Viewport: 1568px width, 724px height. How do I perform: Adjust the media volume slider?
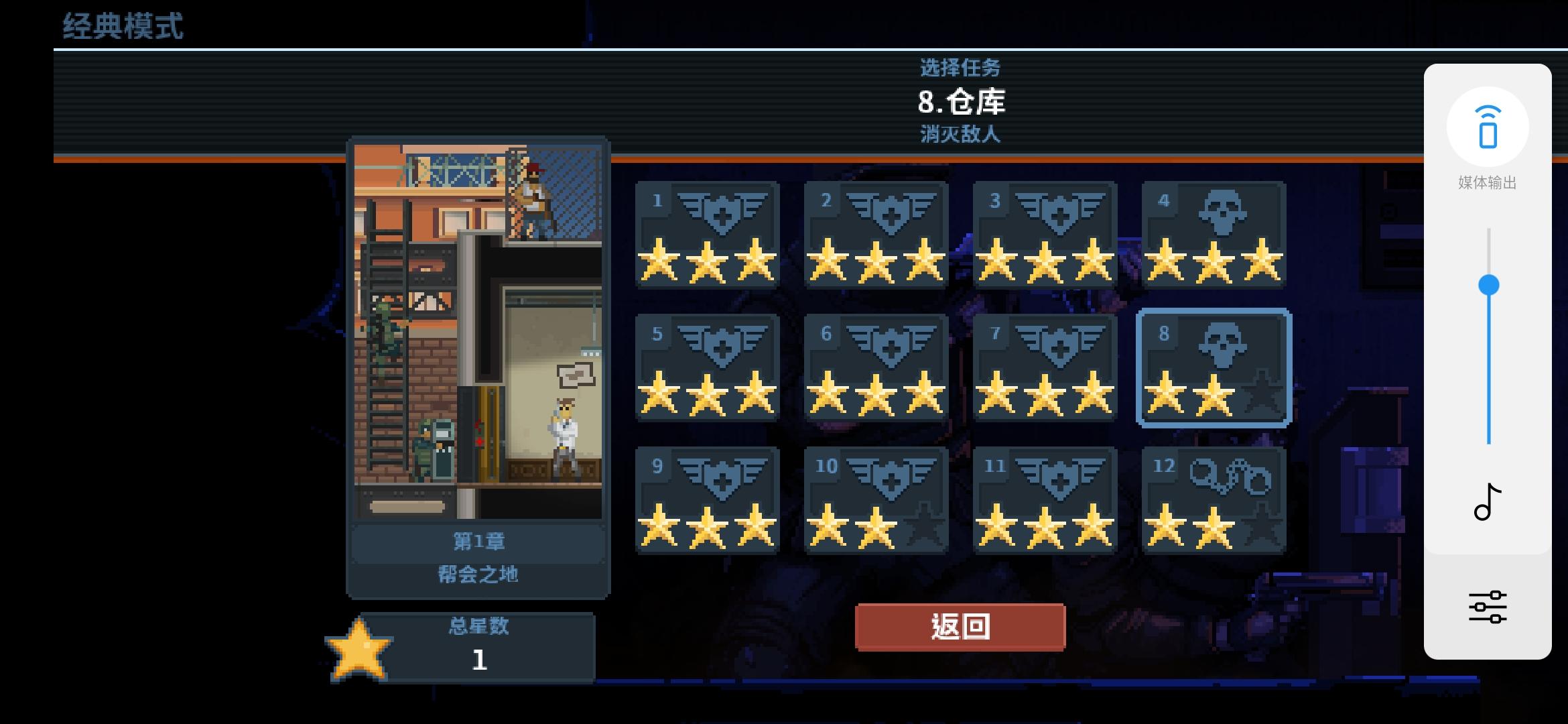coord(1488,284)
